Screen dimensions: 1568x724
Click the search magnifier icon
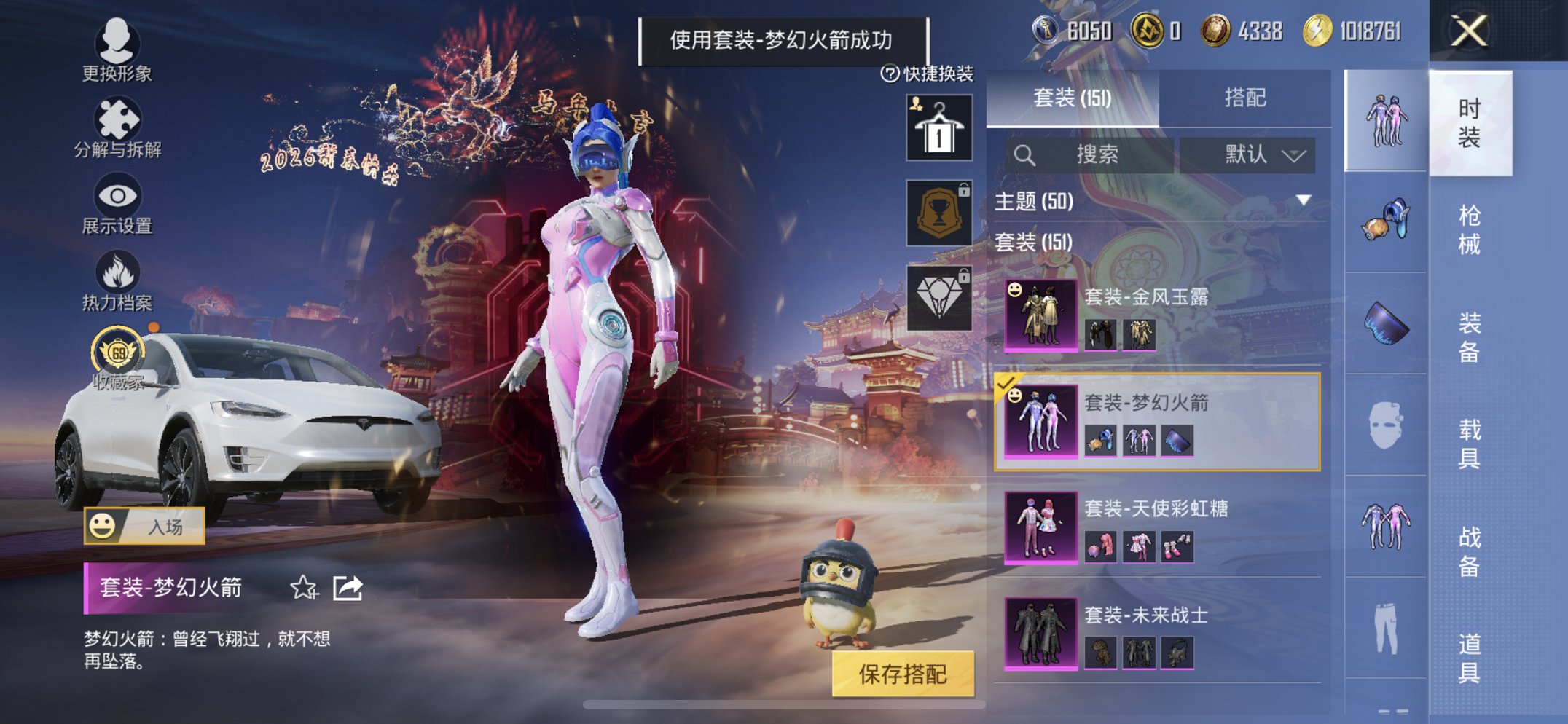[1026, 154]
